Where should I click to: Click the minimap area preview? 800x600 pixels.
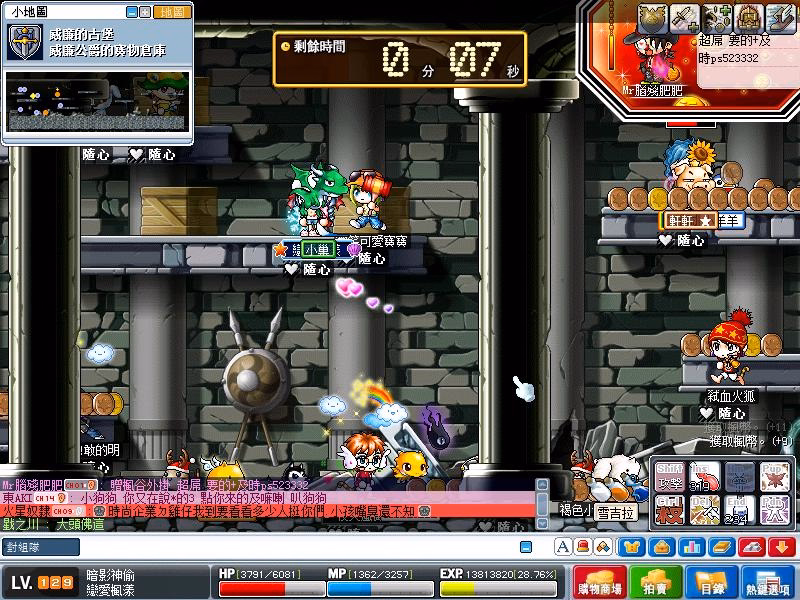(x=97, y=100)
